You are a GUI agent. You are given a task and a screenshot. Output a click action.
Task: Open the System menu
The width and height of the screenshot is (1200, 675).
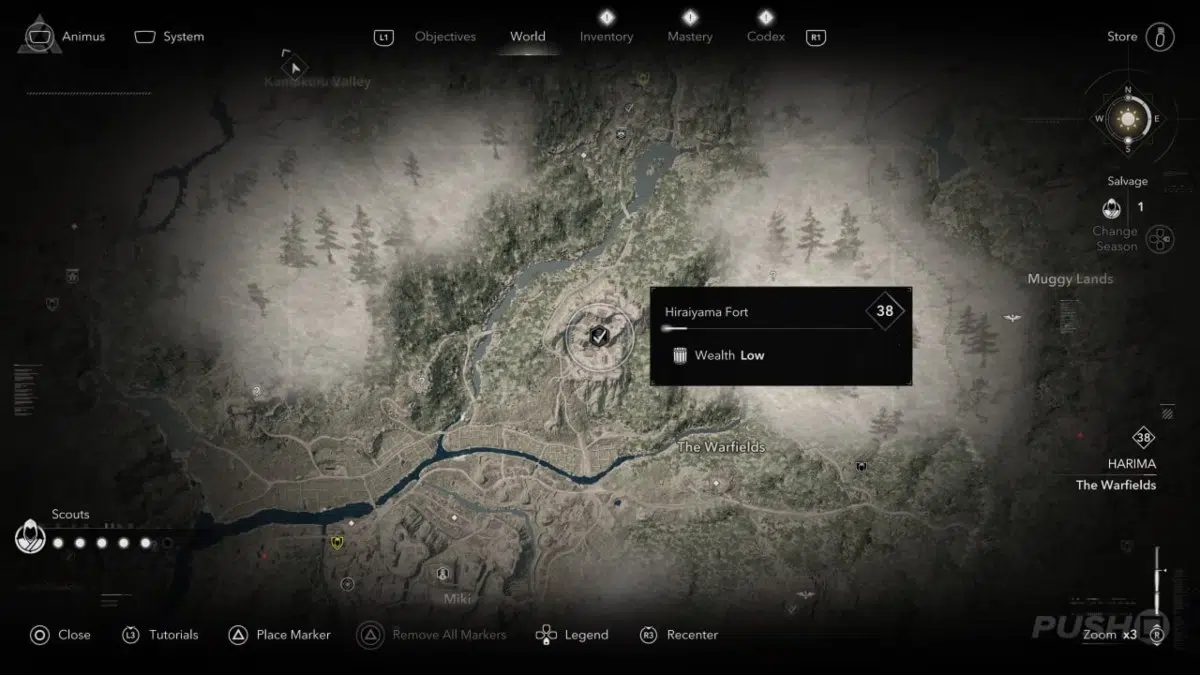(183, 37)
